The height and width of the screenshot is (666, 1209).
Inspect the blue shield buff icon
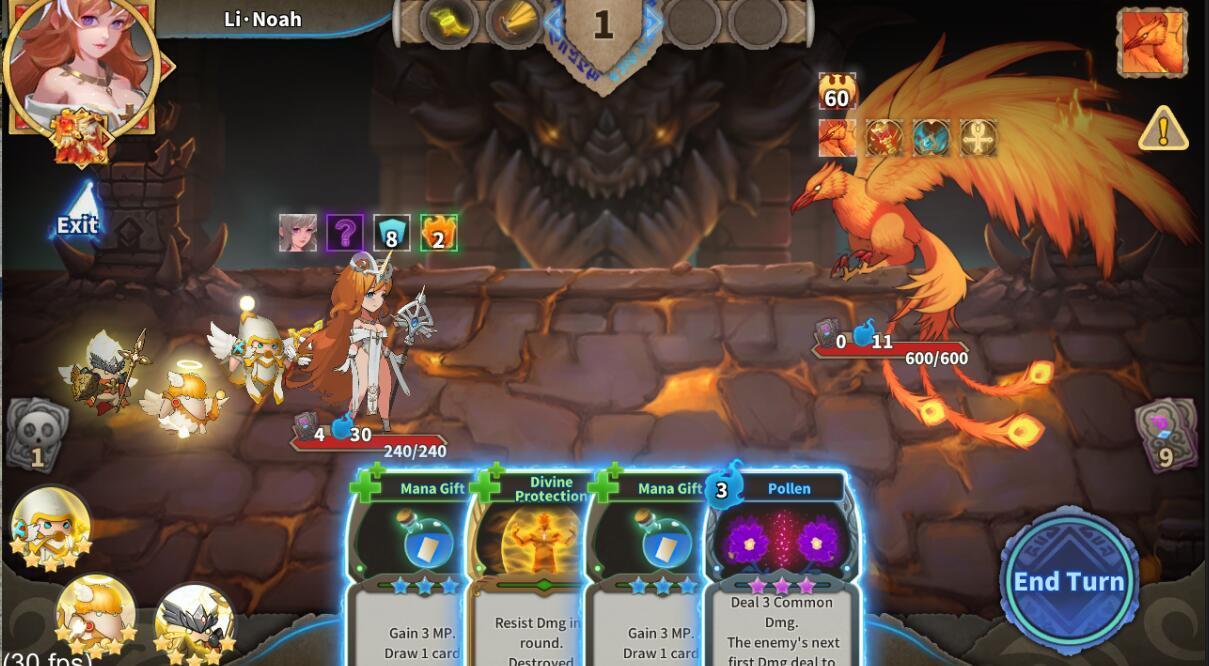pos(392,233)
